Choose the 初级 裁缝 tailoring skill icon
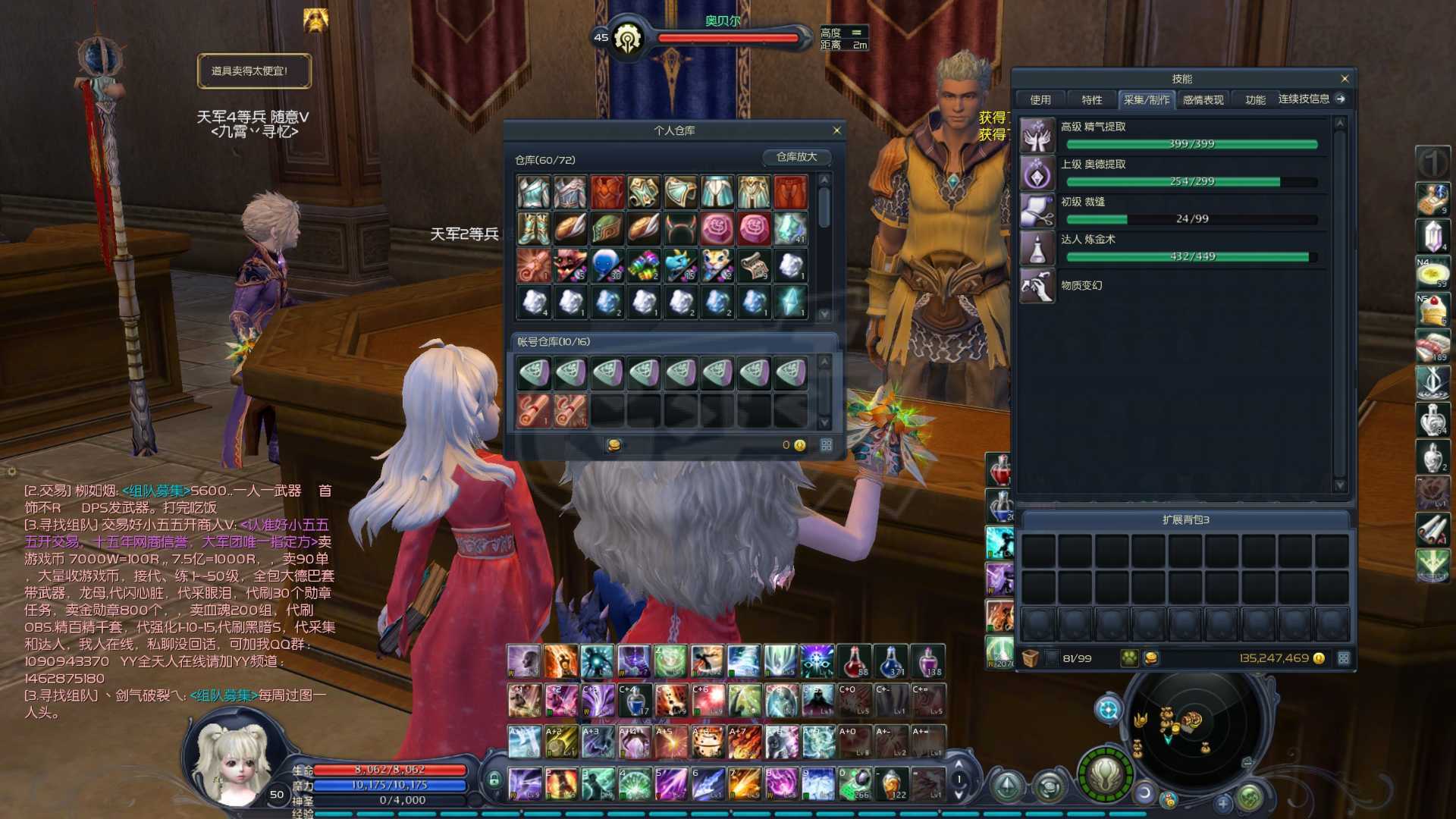The image size is (1456, 819). 1037,211
